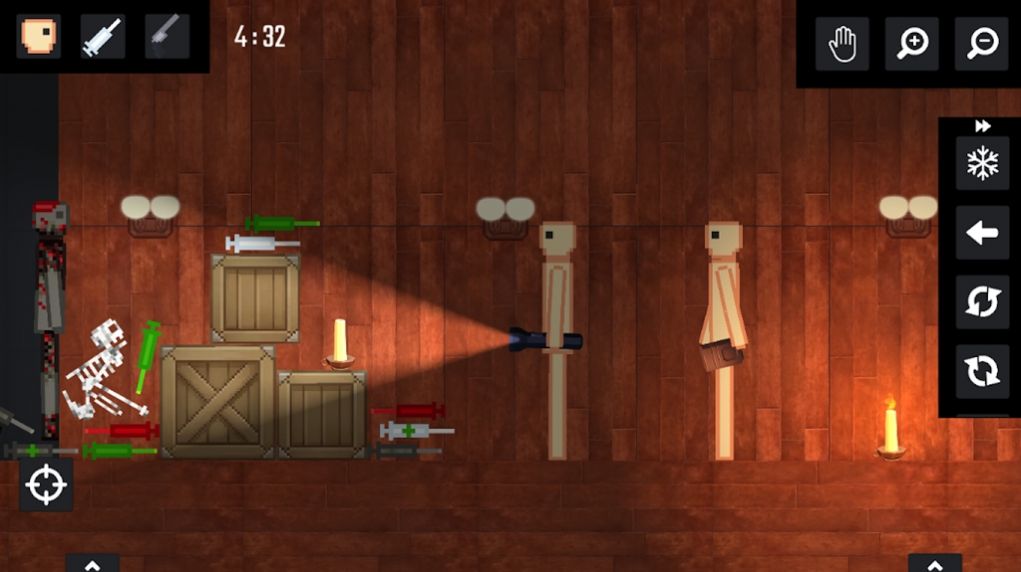The height and width of the screenshot is (572, 1021).
Task: Toggle the snowflake freeze button
Action: click(x=982, y=164)
